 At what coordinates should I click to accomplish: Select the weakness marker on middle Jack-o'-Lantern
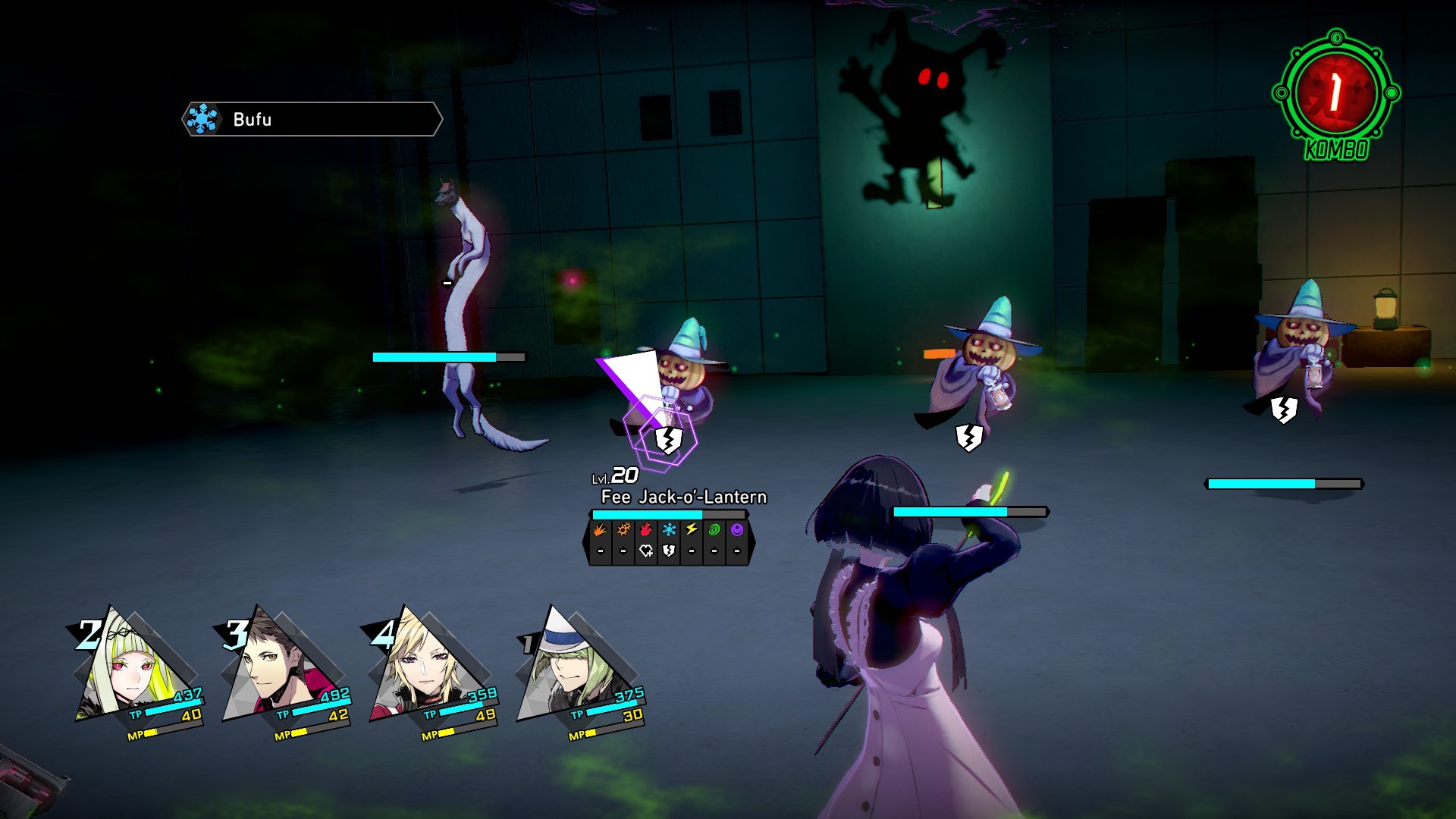click(969, 438)
